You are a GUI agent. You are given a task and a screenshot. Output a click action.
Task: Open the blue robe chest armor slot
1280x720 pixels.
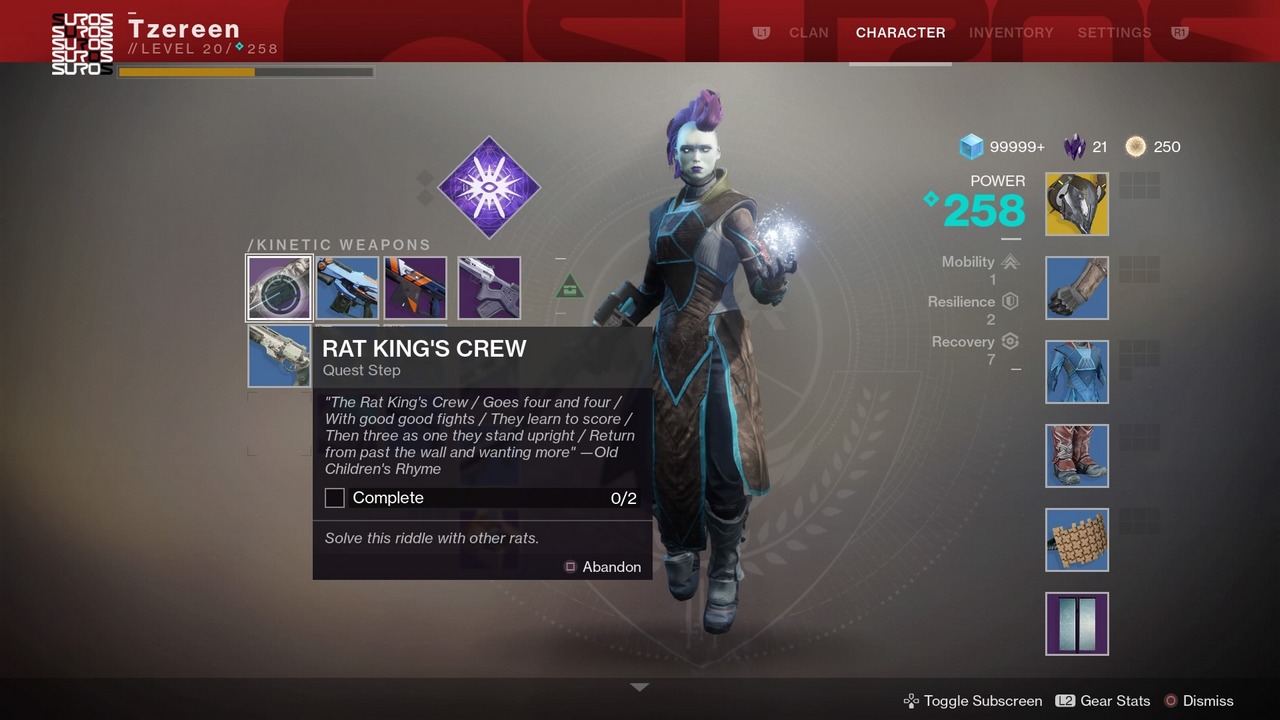click(x=1077, y=372)
